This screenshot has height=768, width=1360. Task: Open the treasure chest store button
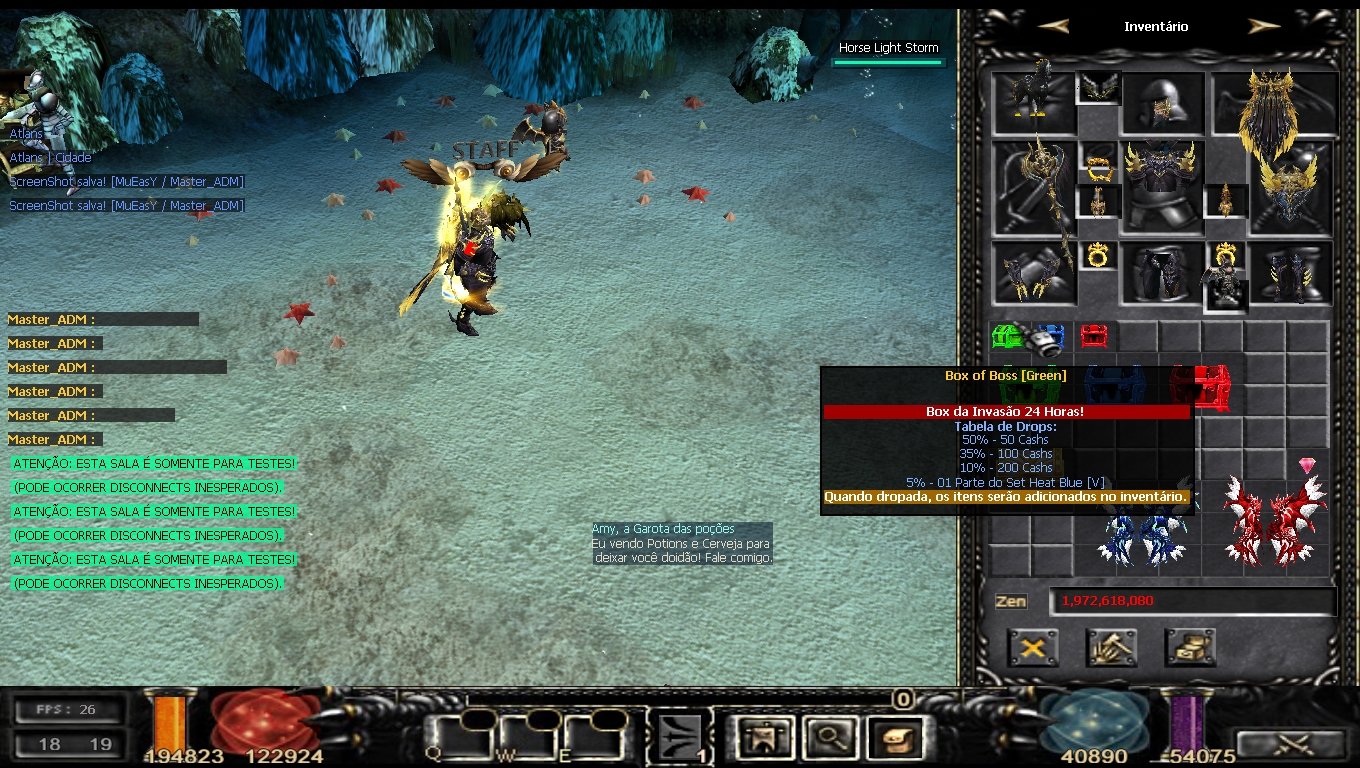(x=1190, y=648)
